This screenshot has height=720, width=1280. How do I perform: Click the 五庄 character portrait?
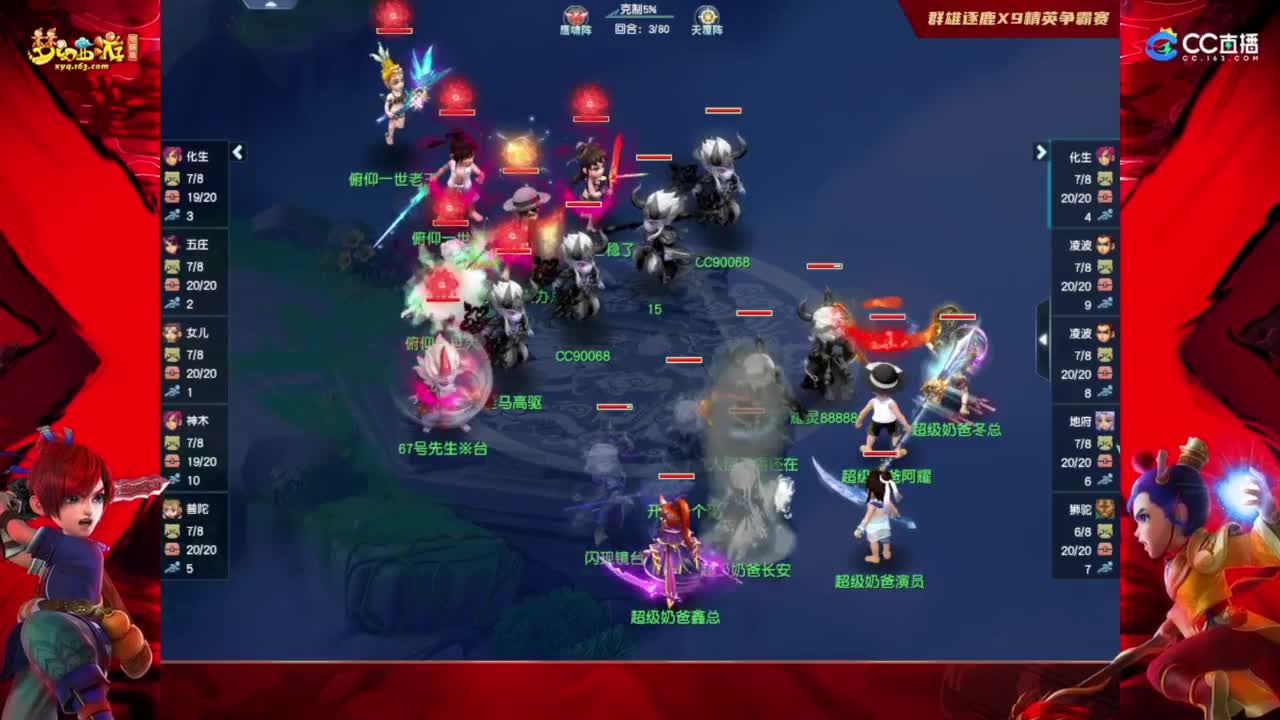171,245
